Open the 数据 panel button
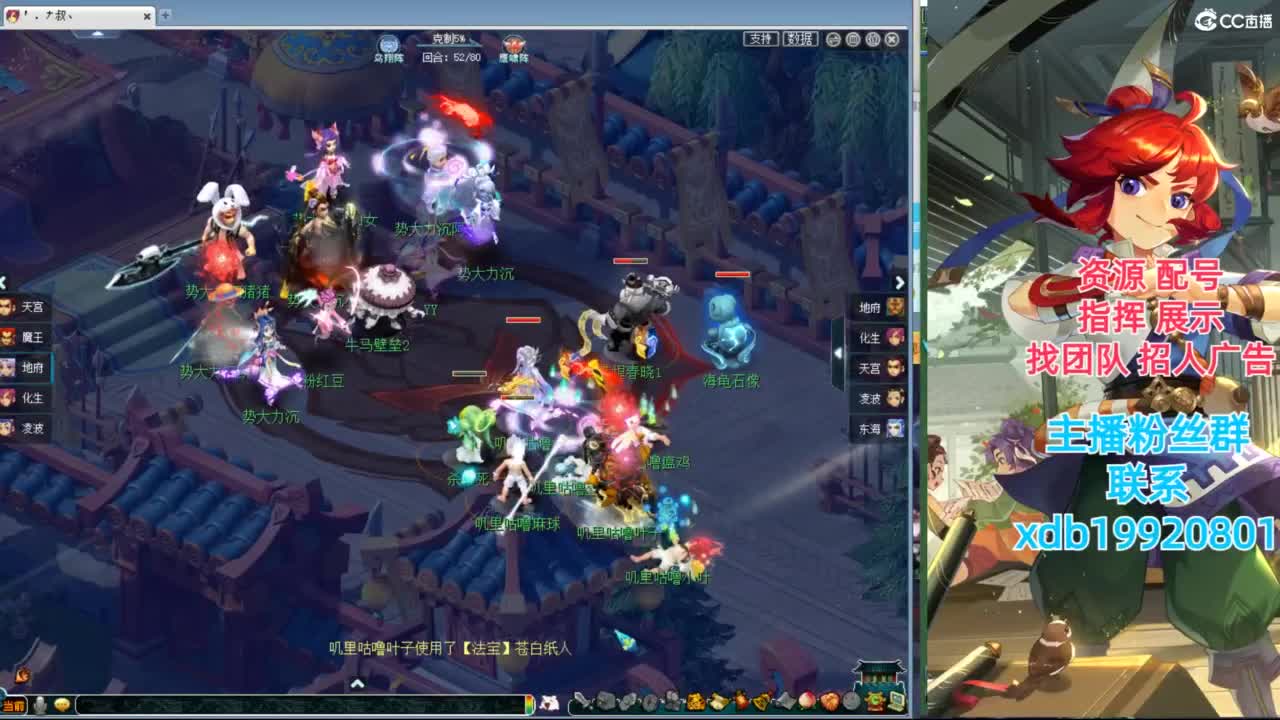The height and width of the screenshot is (720, 1280). pos(800,38)
